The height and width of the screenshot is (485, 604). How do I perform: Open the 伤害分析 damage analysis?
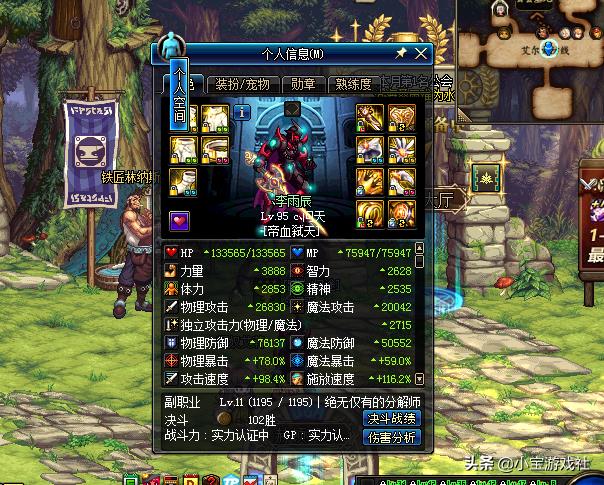391,437
